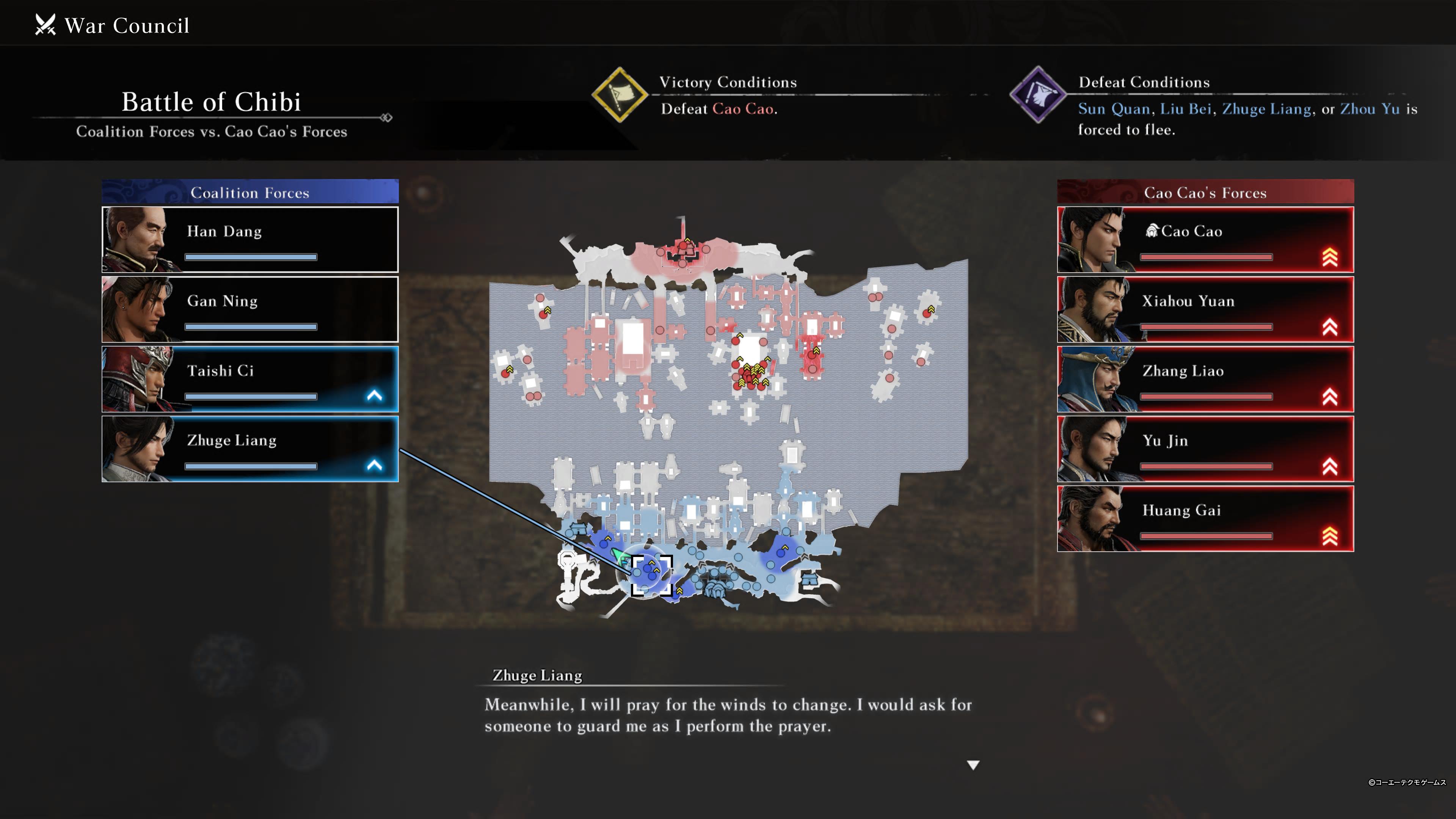Select Han Dang in the Coalition Forces list

250,240
